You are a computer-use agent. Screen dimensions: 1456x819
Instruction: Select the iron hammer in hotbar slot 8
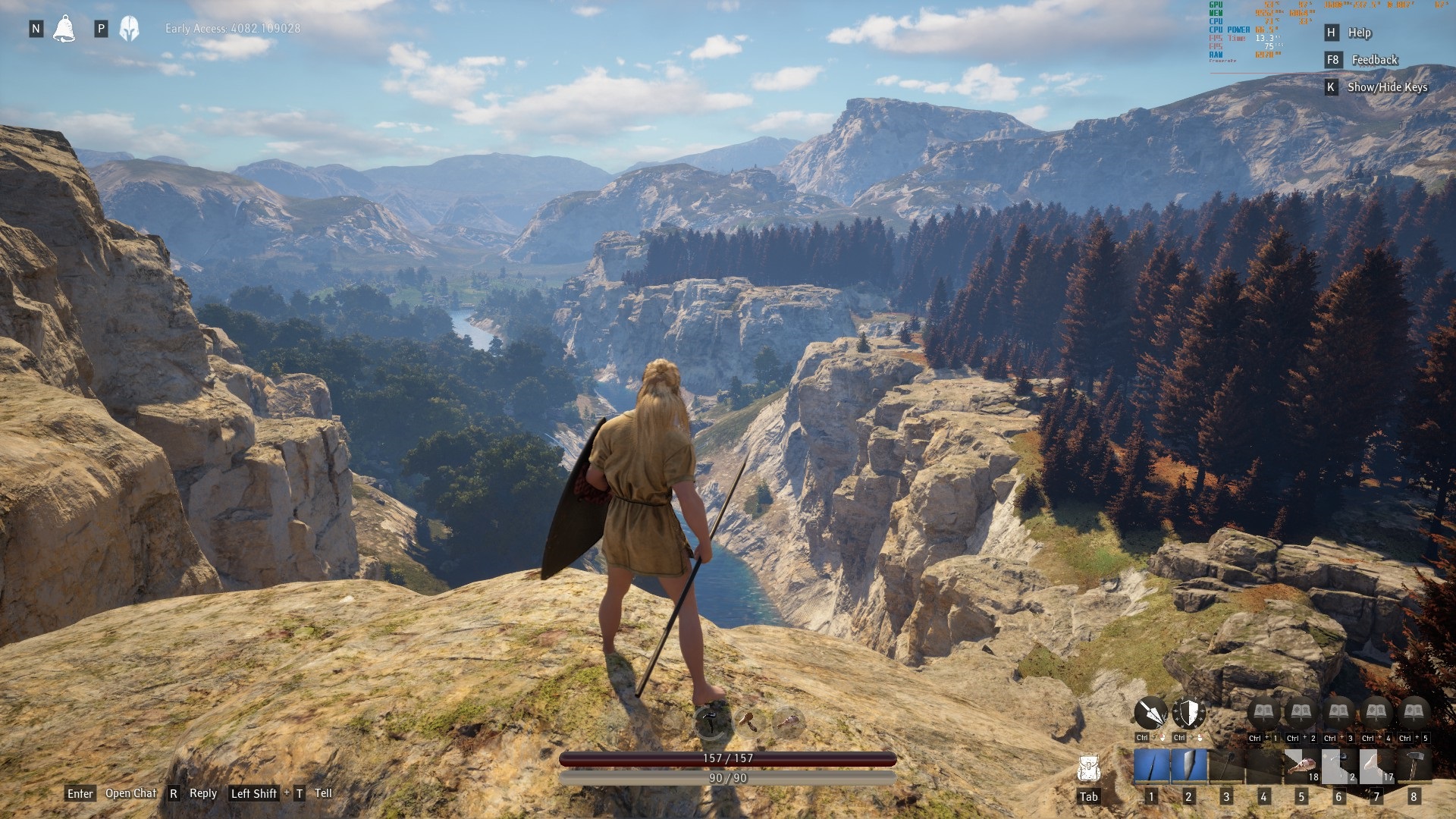[x=1414, y=766]
